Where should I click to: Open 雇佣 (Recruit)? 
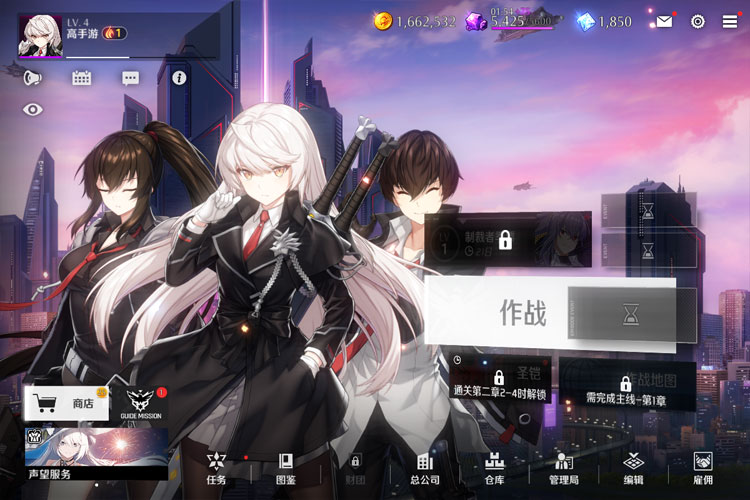tap(703, 467)
